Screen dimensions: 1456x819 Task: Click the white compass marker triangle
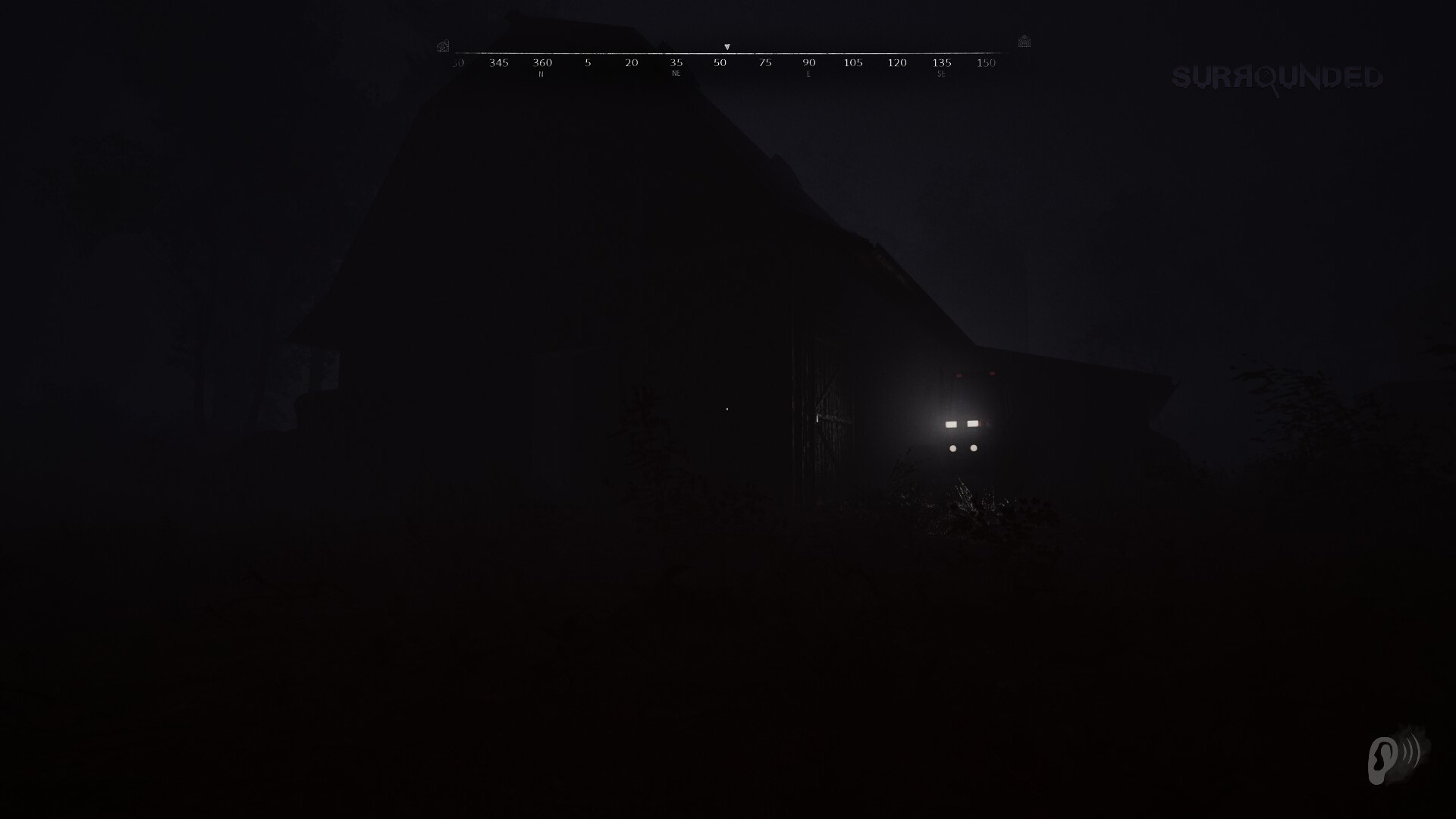(x=728, y=47)
